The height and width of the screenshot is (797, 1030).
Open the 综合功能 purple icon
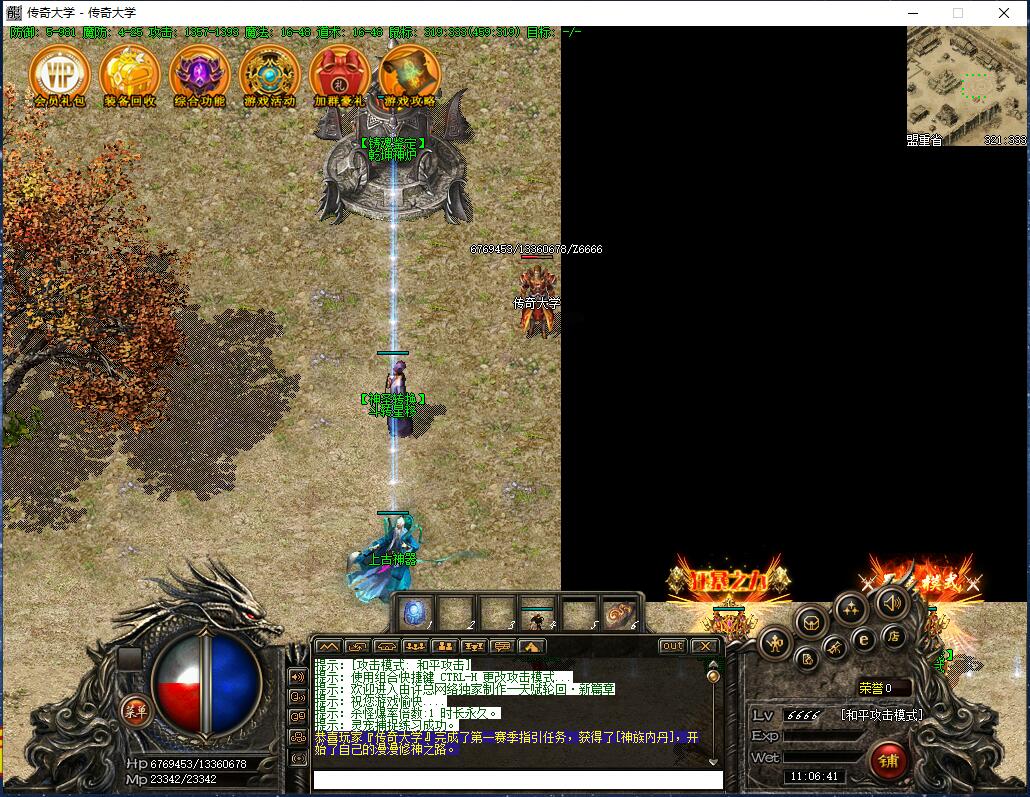click(200, 72)
